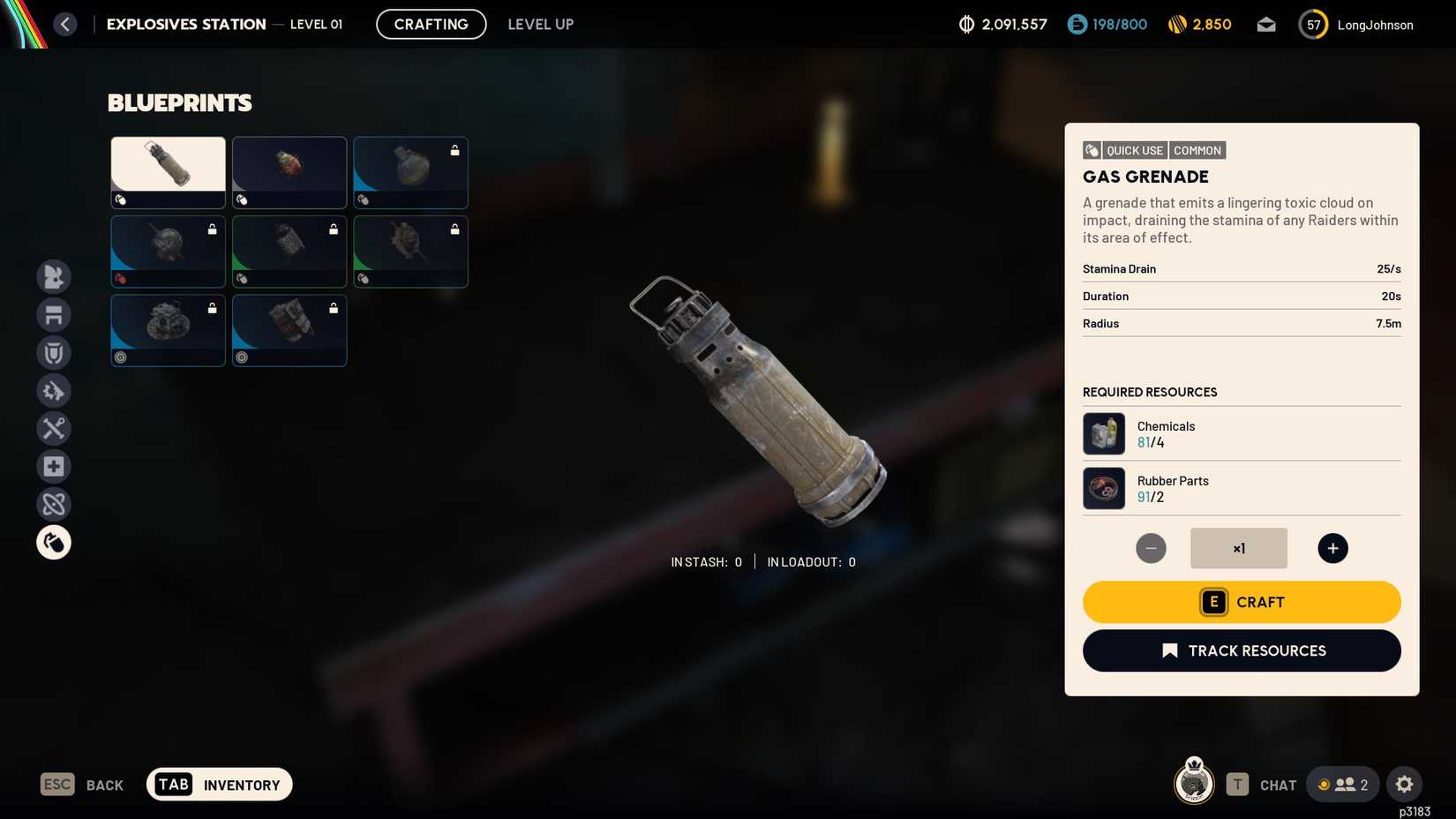Select the locked blueprint in the top row
1456x819 pixels.
pyautogui.click(x=410, y=172)
